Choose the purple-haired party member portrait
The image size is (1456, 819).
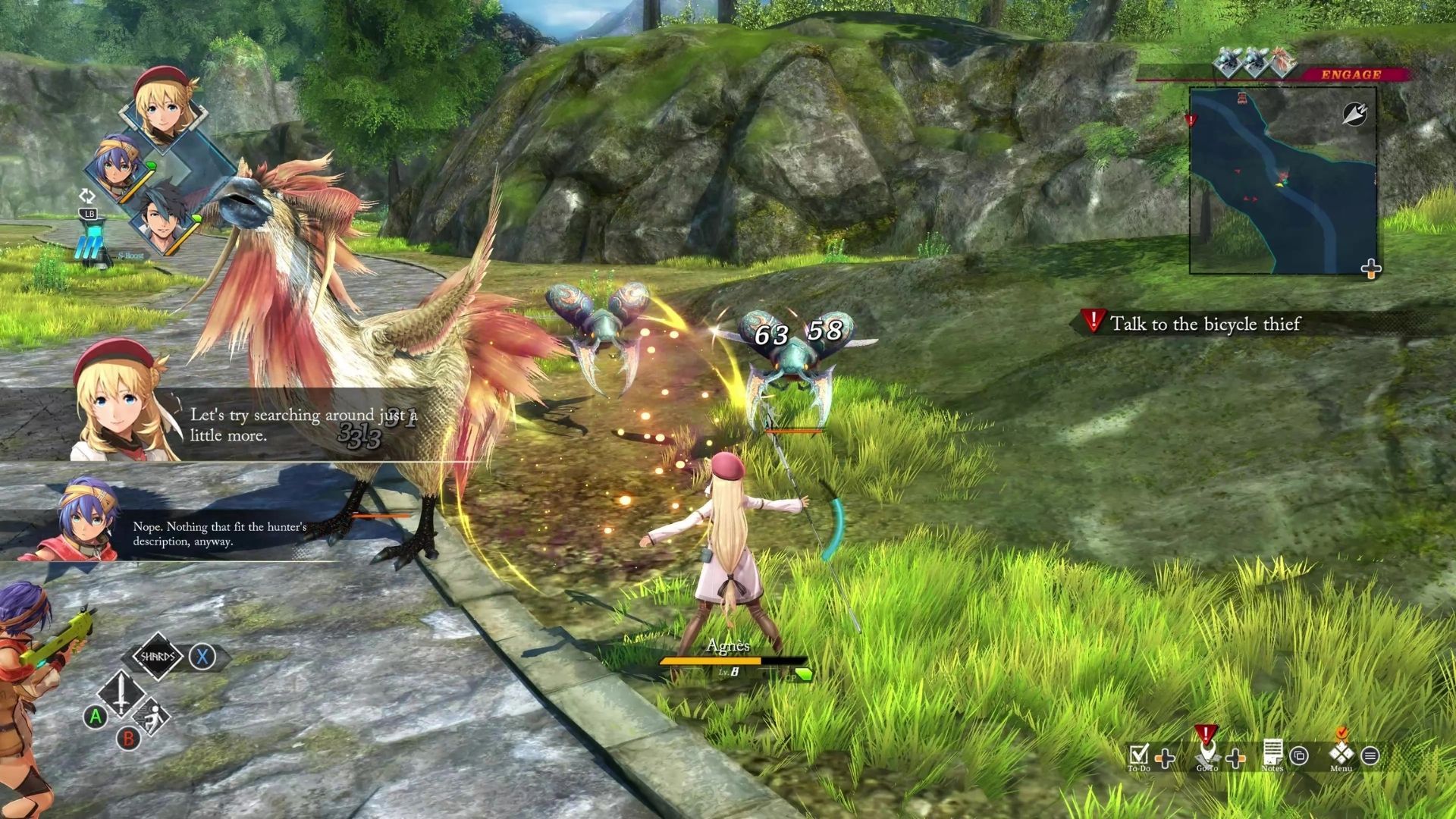(x=118, y=168)
